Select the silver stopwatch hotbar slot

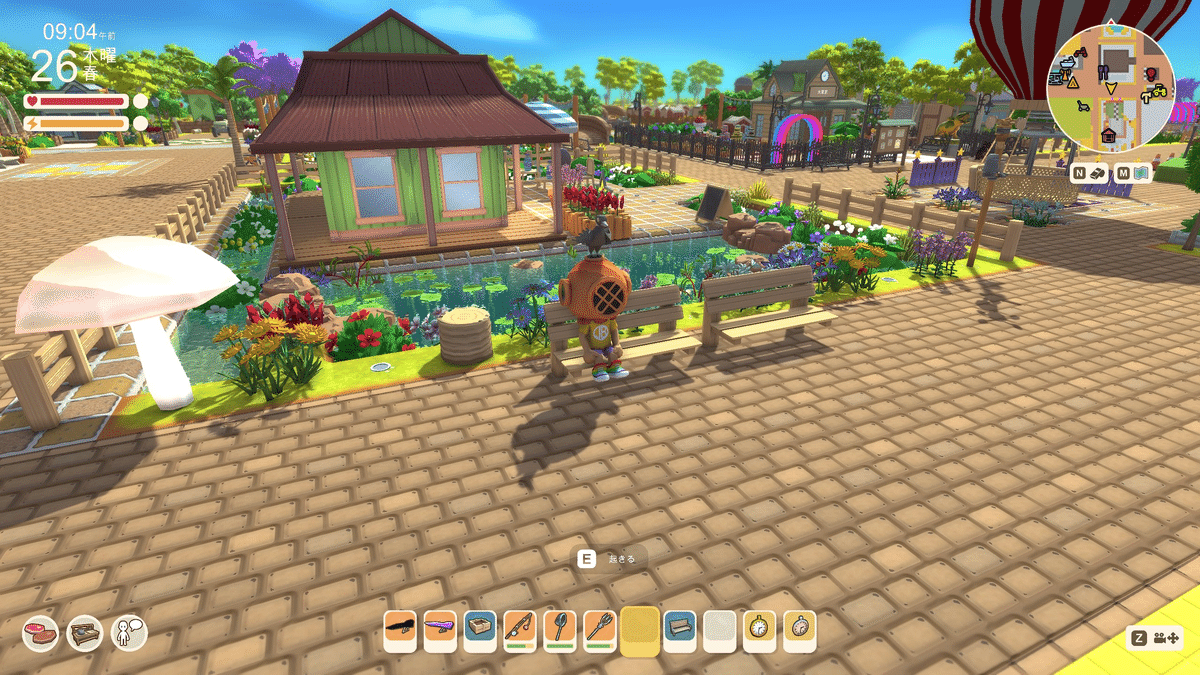(x=800, y=630)
